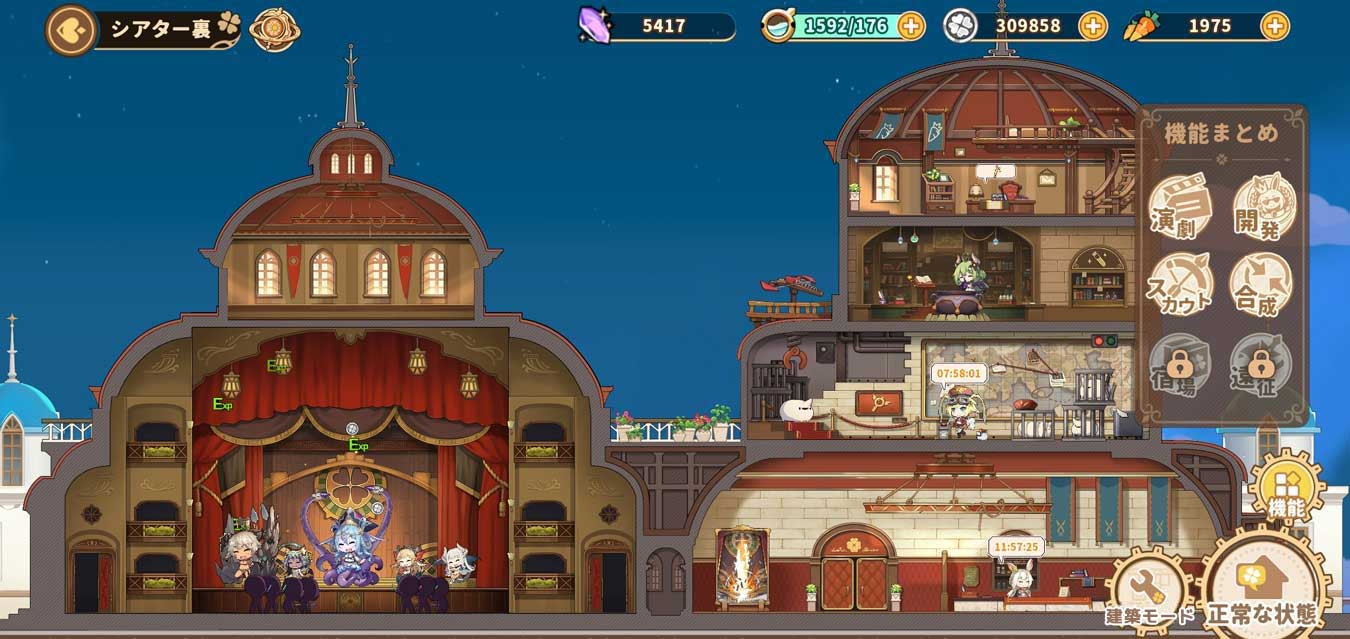This screenshot has width=1350, height=639.
Task: Toggle the 機能 function panel
Action: click(x=1286, y=490)
